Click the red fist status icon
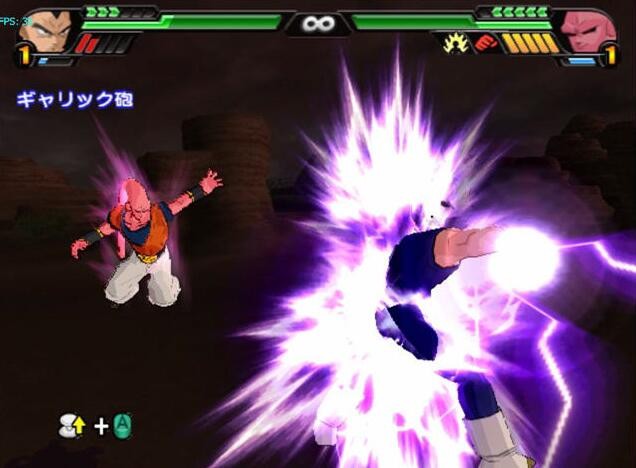 [x=485, y=43]
